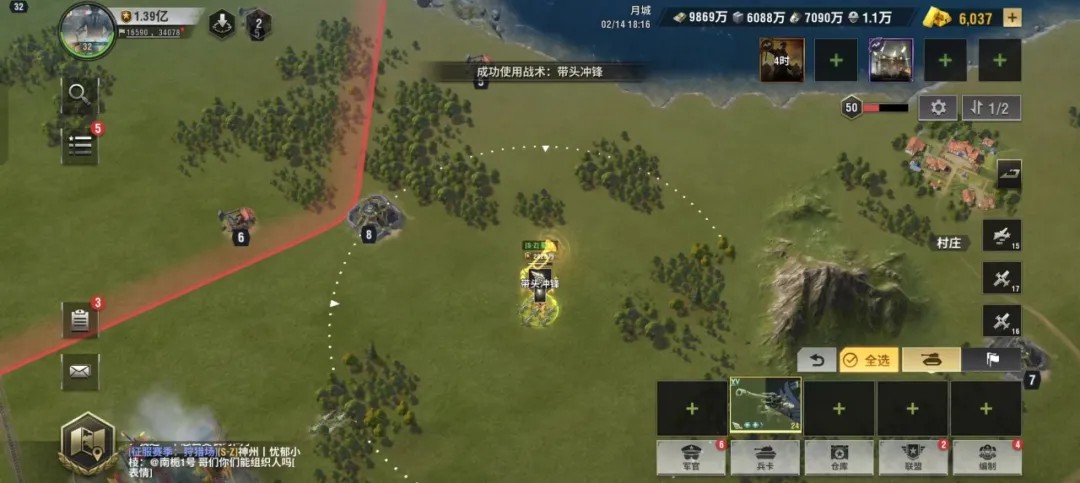
Task: Add gold with the plus button
Action: (x=1012, y=18)
